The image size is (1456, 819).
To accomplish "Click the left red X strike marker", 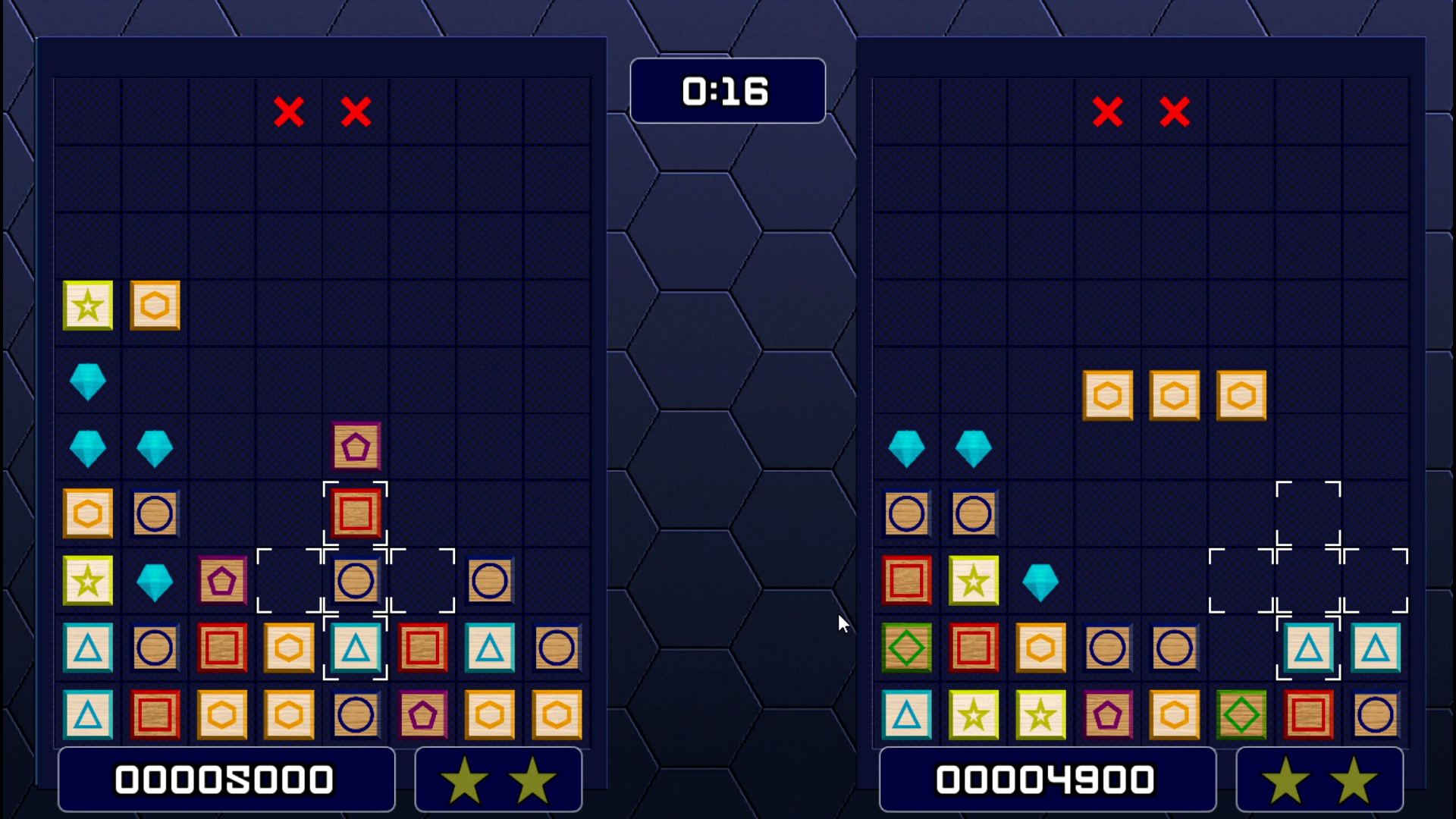I will [x=290, y=112].
